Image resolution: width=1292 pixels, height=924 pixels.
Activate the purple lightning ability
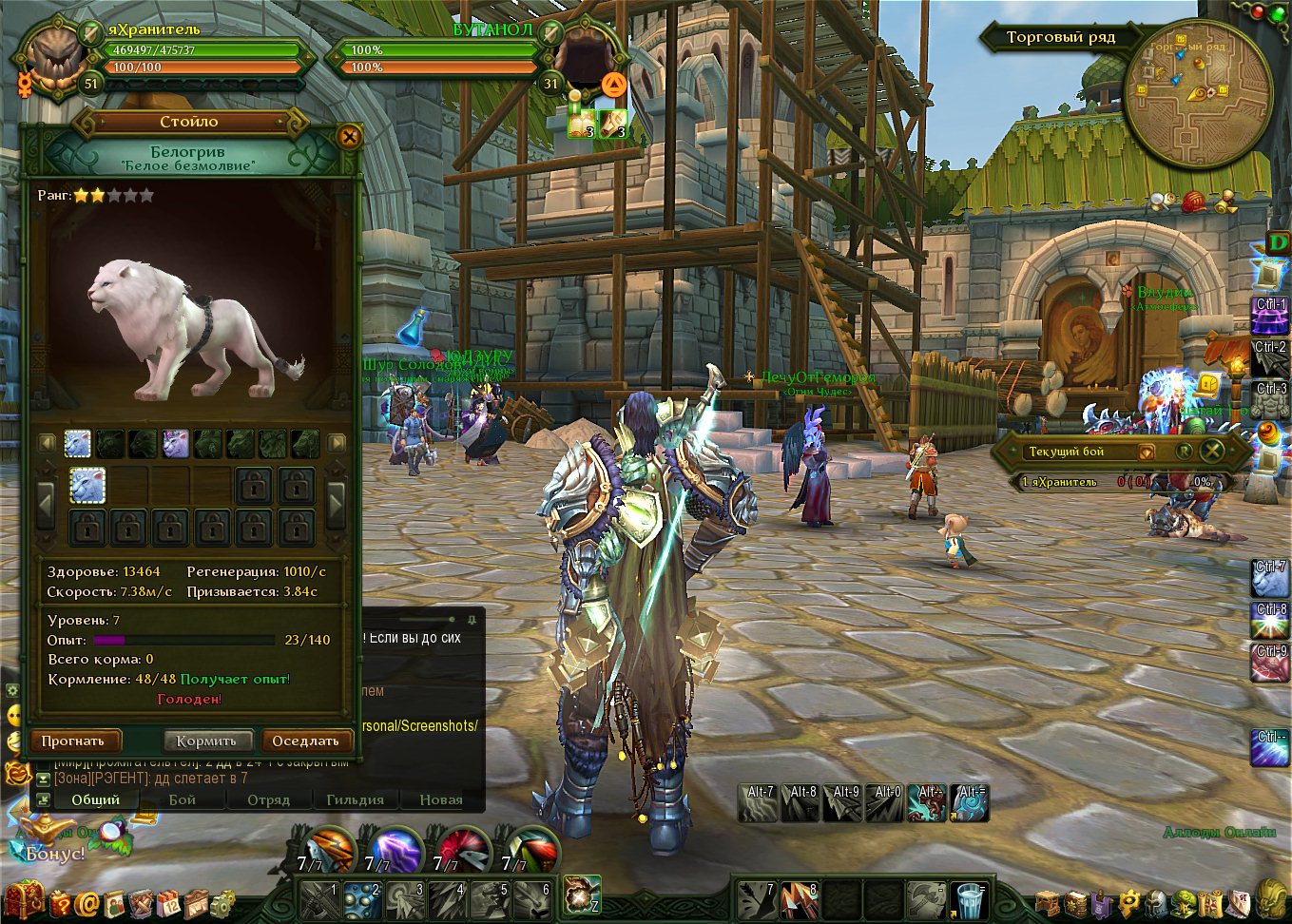(396, 850)
